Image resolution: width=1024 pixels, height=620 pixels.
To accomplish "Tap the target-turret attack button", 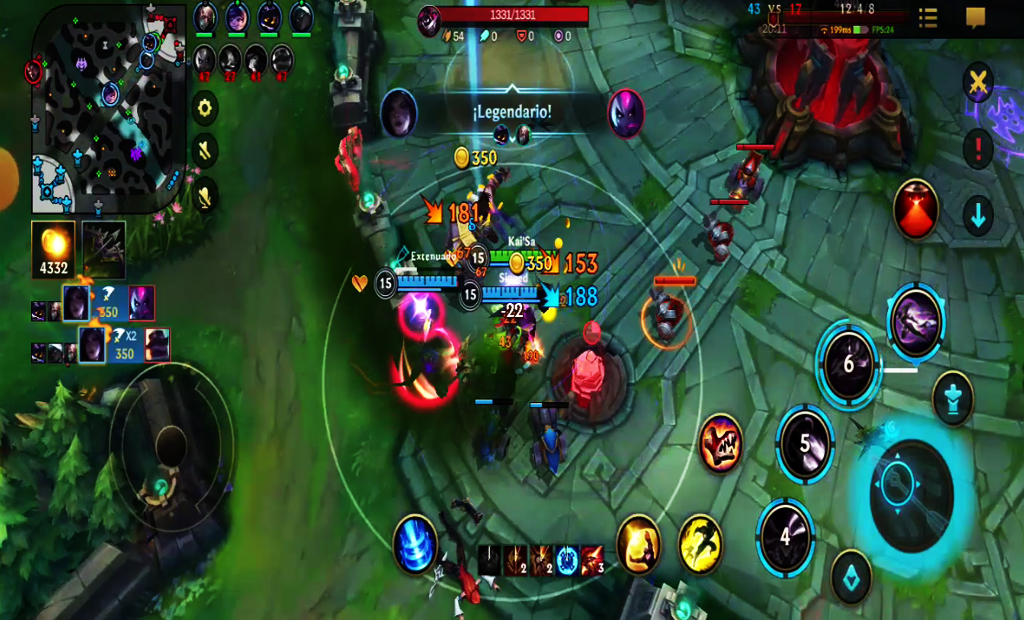I will tap(952, 398).
